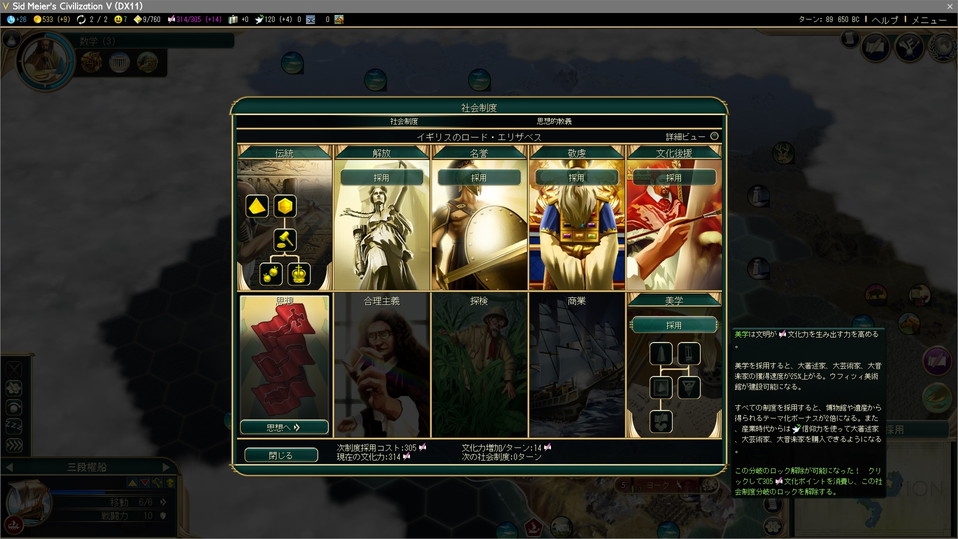Switch to the 思想的教義 tab

pyautogui.click(x=554, y=121)
